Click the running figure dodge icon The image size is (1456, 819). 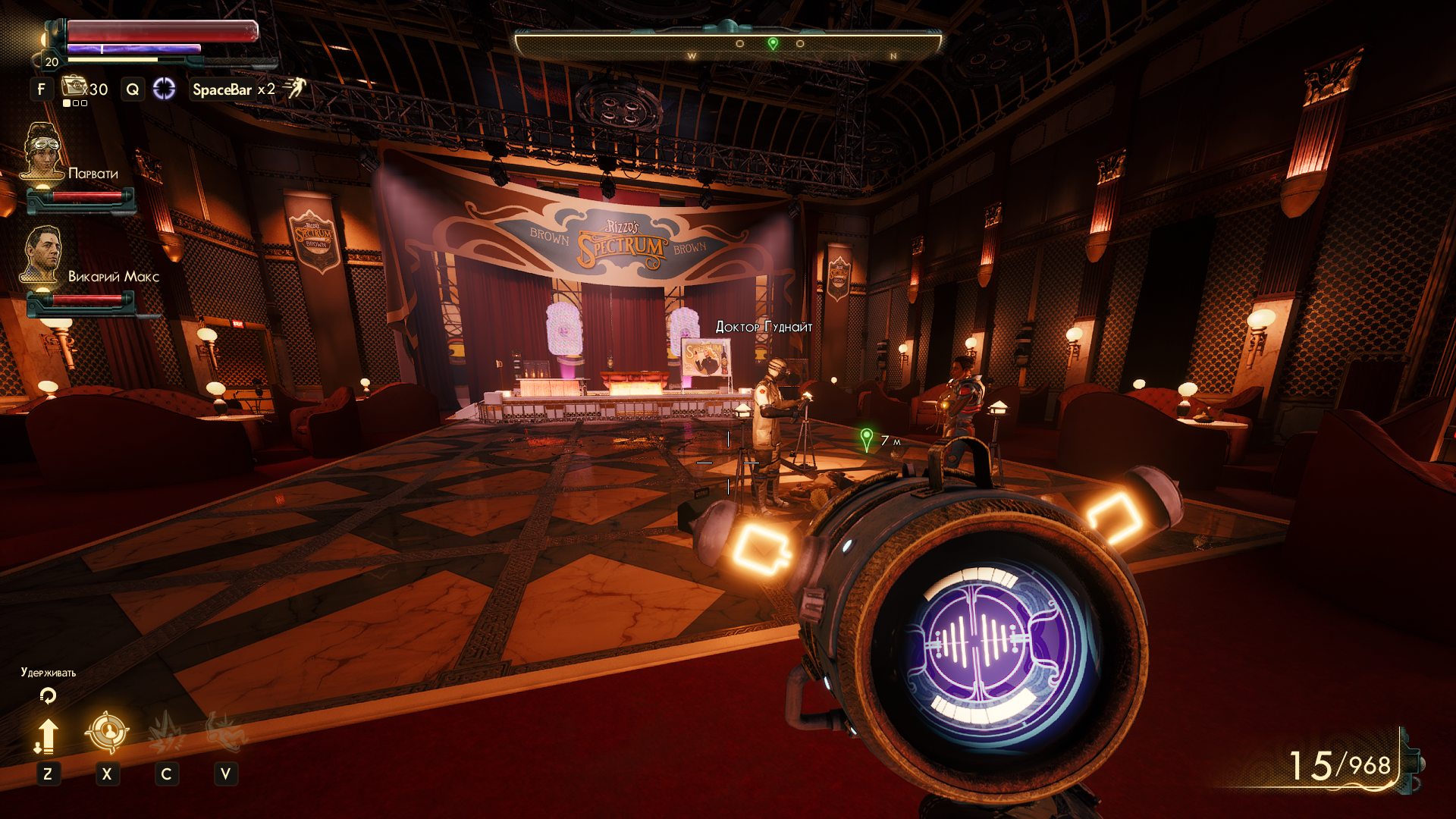(x=294, y=88)
